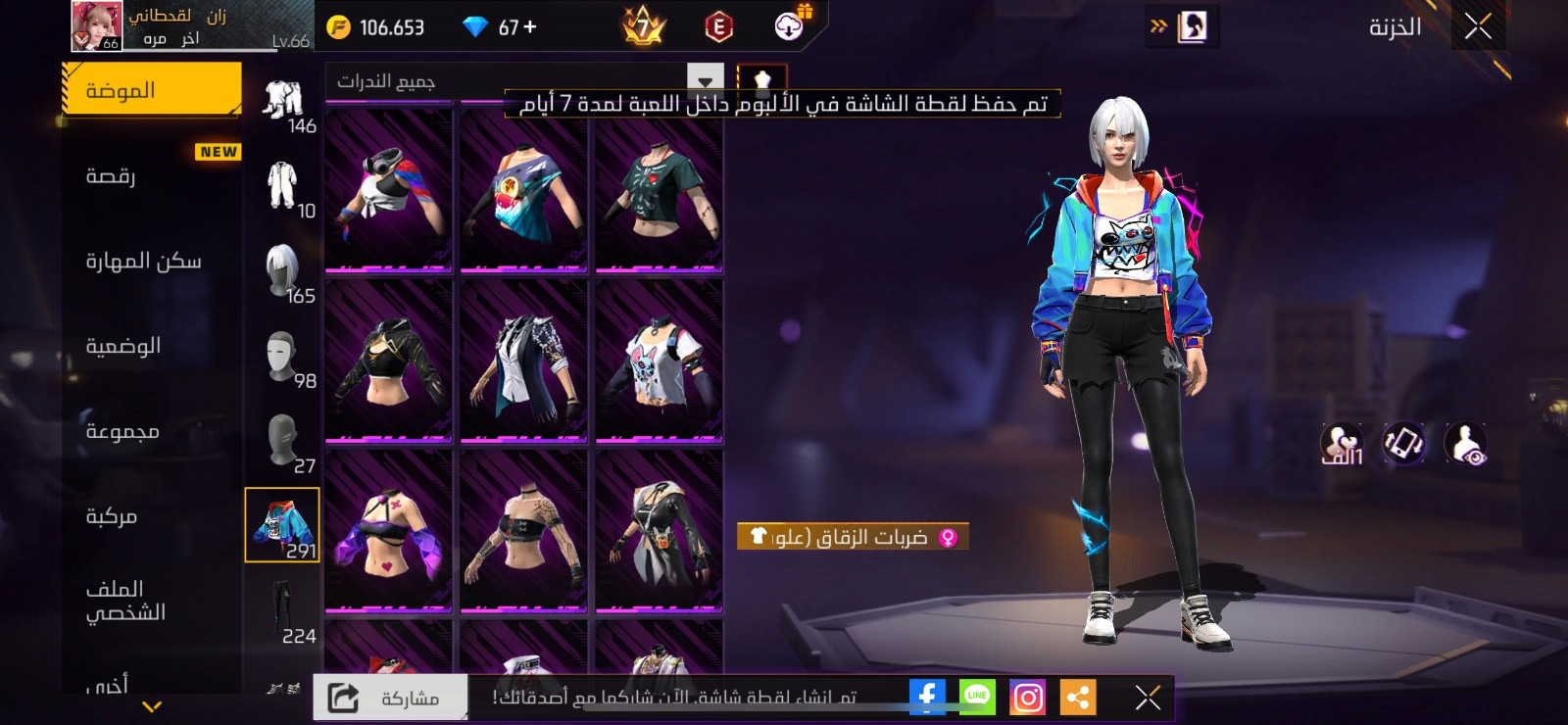The width and height of the screenshot is (1568, 725).
Task: Share the screenshot via مشاركة button
Action: pos(389,698)
